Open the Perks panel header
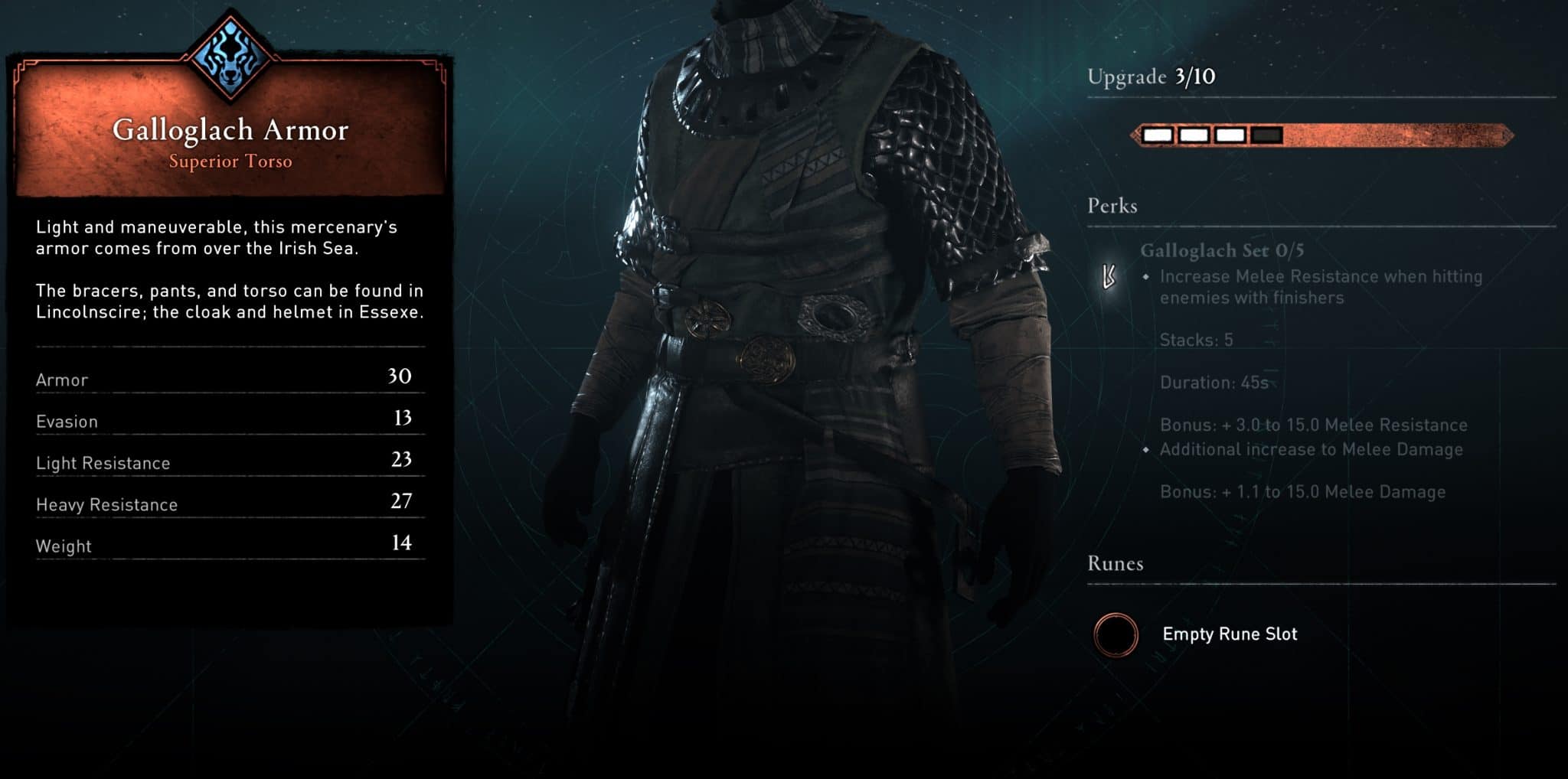The width and height of the screenshot is (1568, 779). [x=1112, y=205]
